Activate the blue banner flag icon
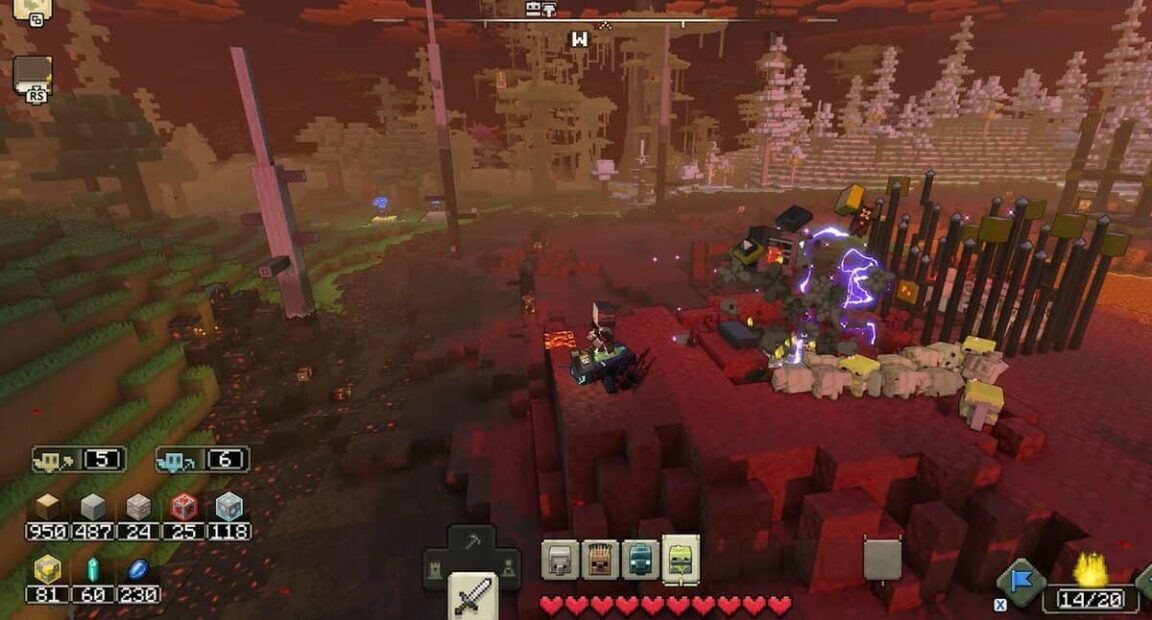Screen dimensions: 1152x620 click(1021, 582)
